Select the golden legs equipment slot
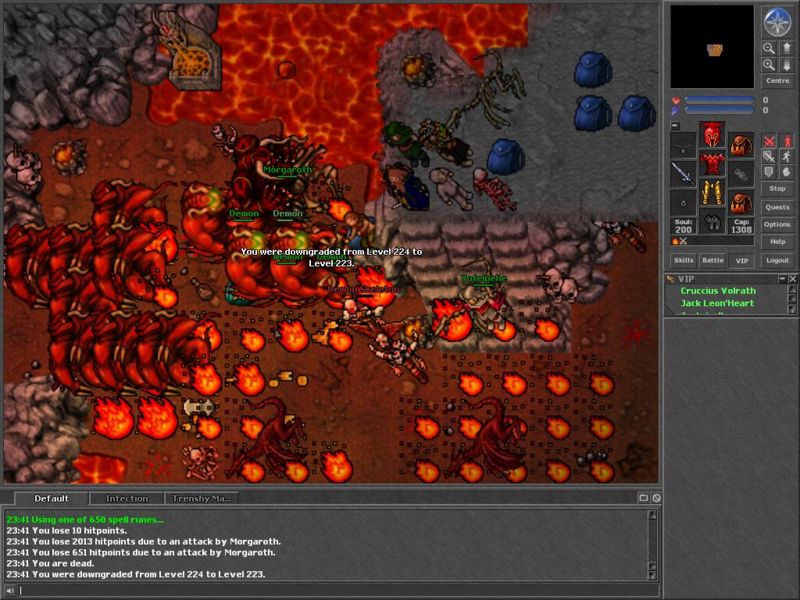The width and height of the screenshot is (800, 600). point(712,192)
